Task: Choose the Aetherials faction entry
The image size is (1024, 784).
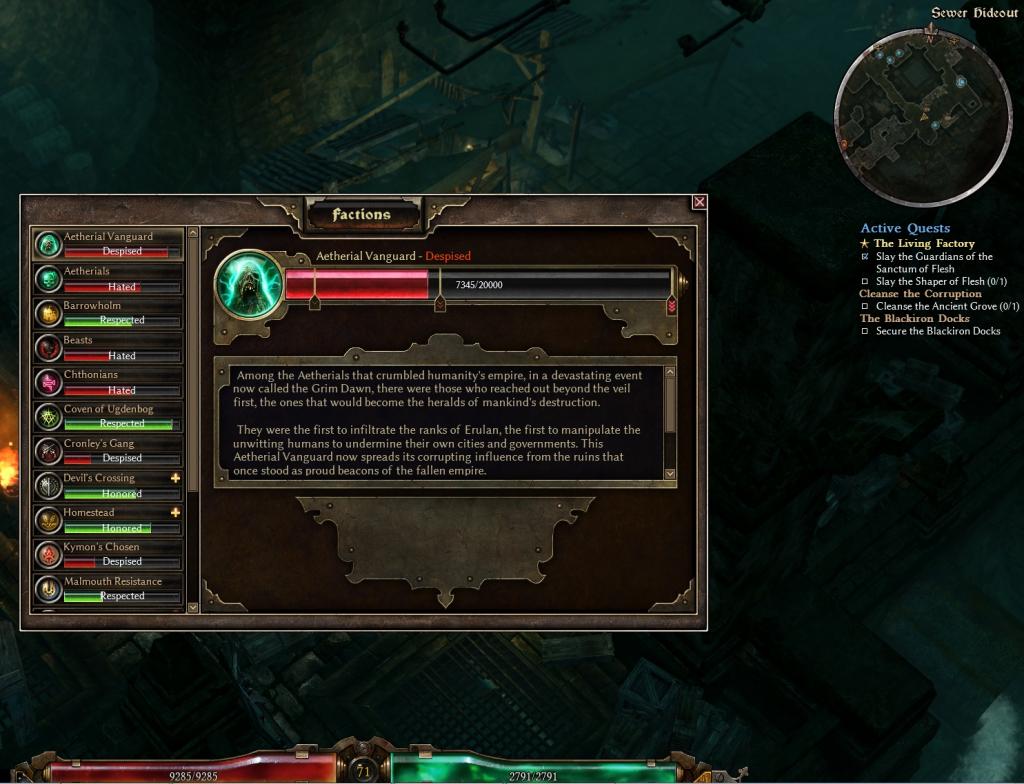Action: point(108,279)
